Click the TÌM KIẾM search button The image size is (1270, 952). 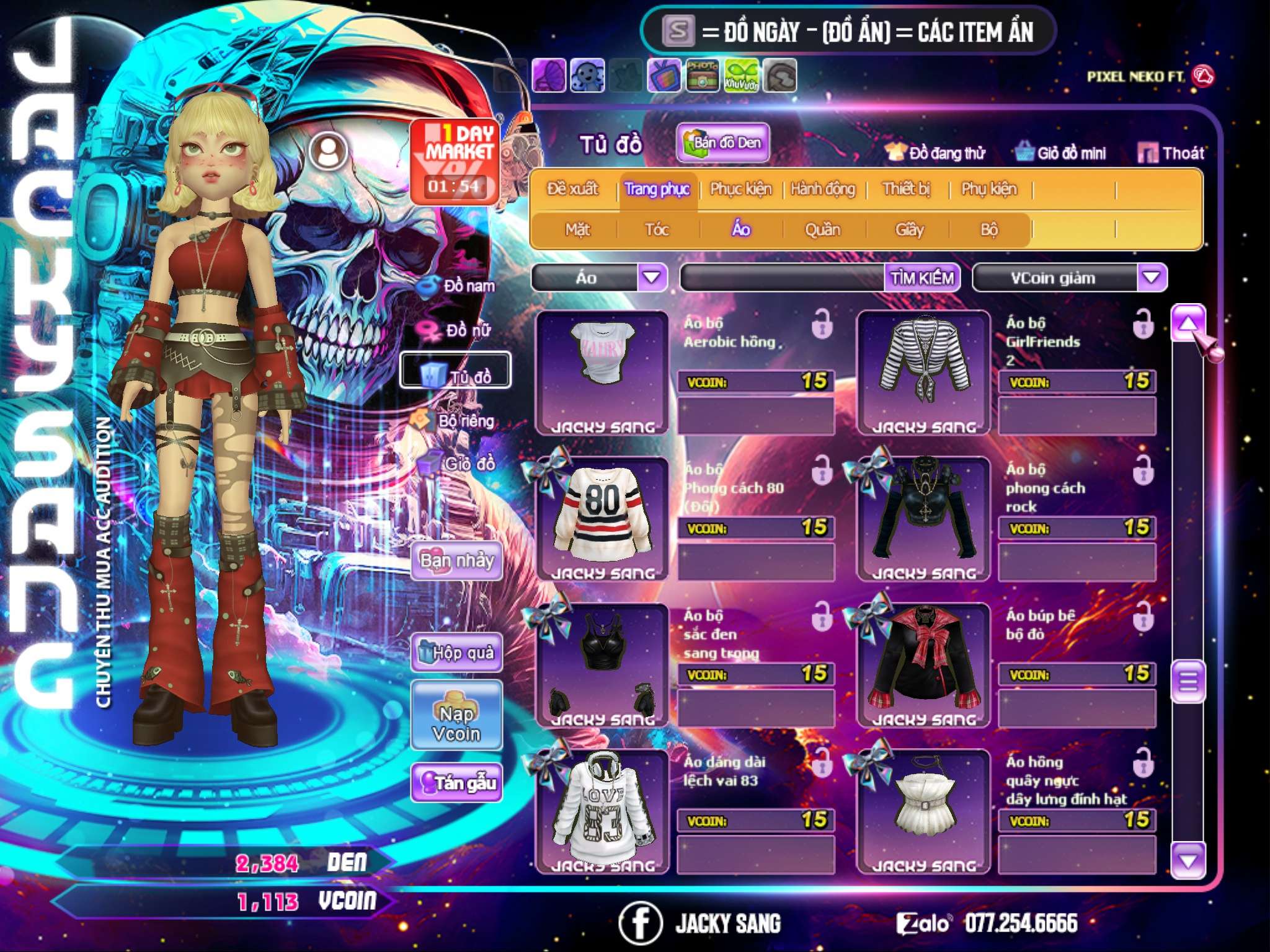[921, 278]
